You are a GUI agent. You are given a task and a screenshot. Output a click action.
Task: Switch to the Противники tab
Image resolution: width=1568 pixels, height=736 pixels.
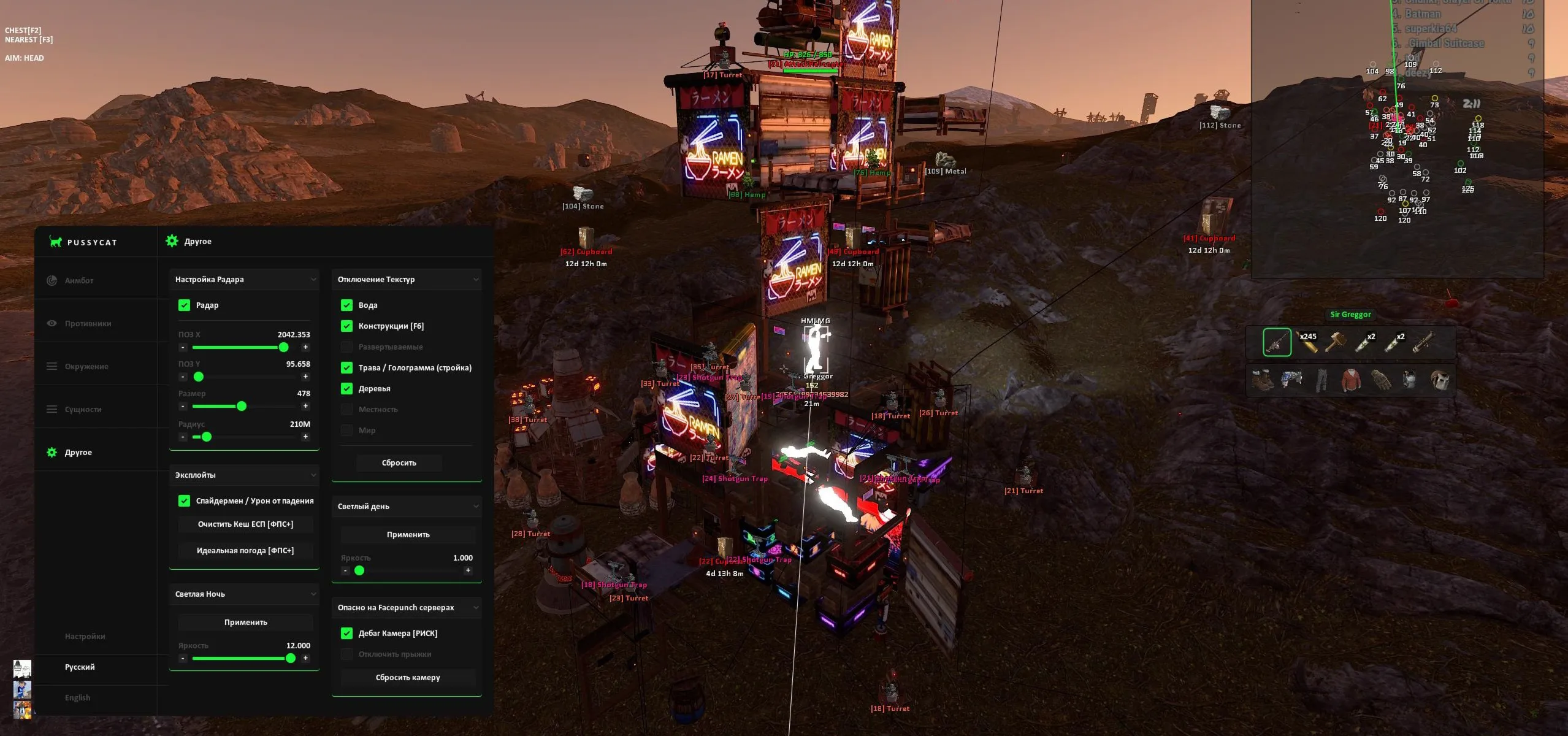(x=88, y=323)
